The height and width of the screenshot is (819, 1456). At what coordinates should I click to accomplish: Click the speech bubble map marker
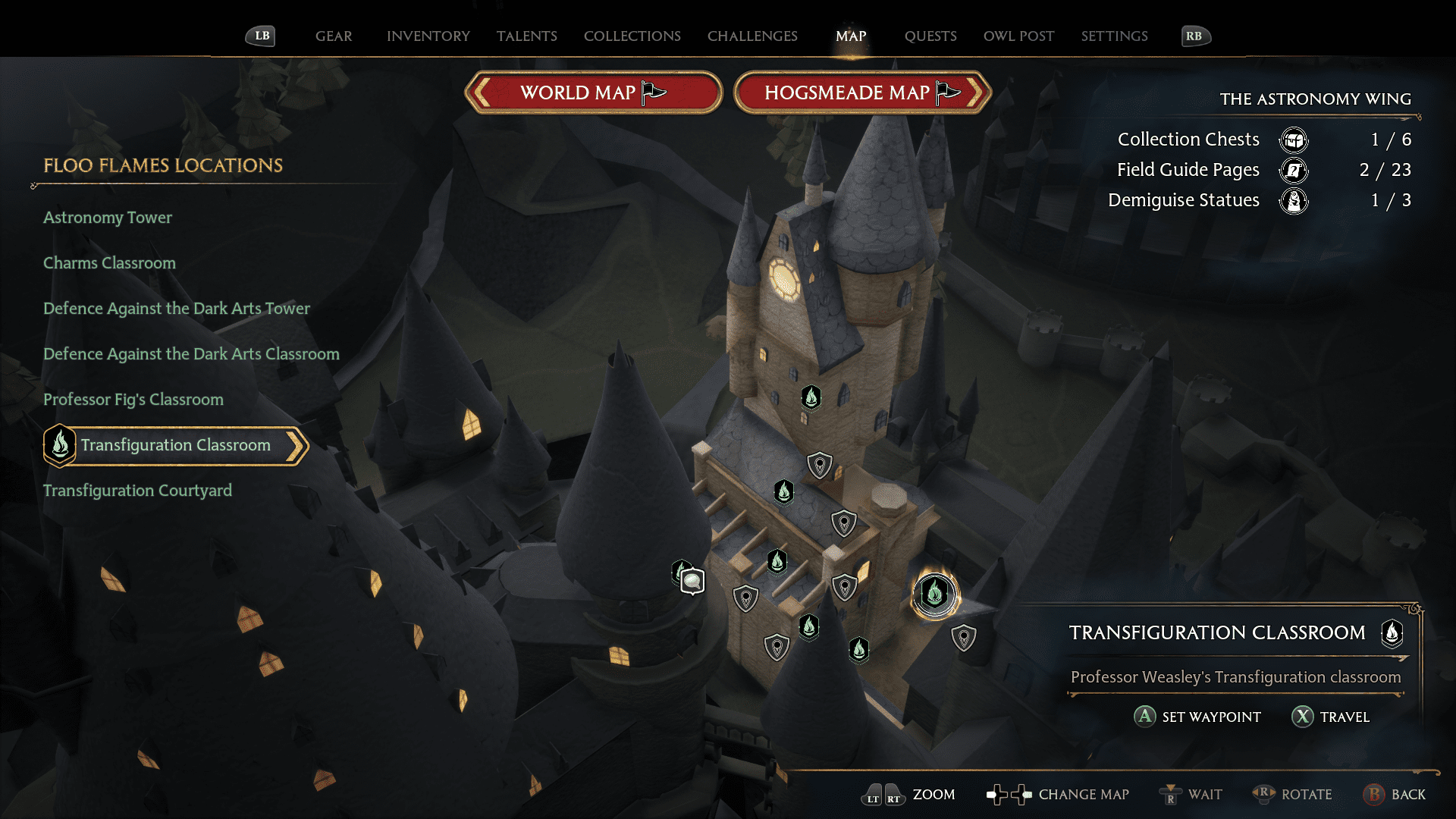tap(692, 582)
